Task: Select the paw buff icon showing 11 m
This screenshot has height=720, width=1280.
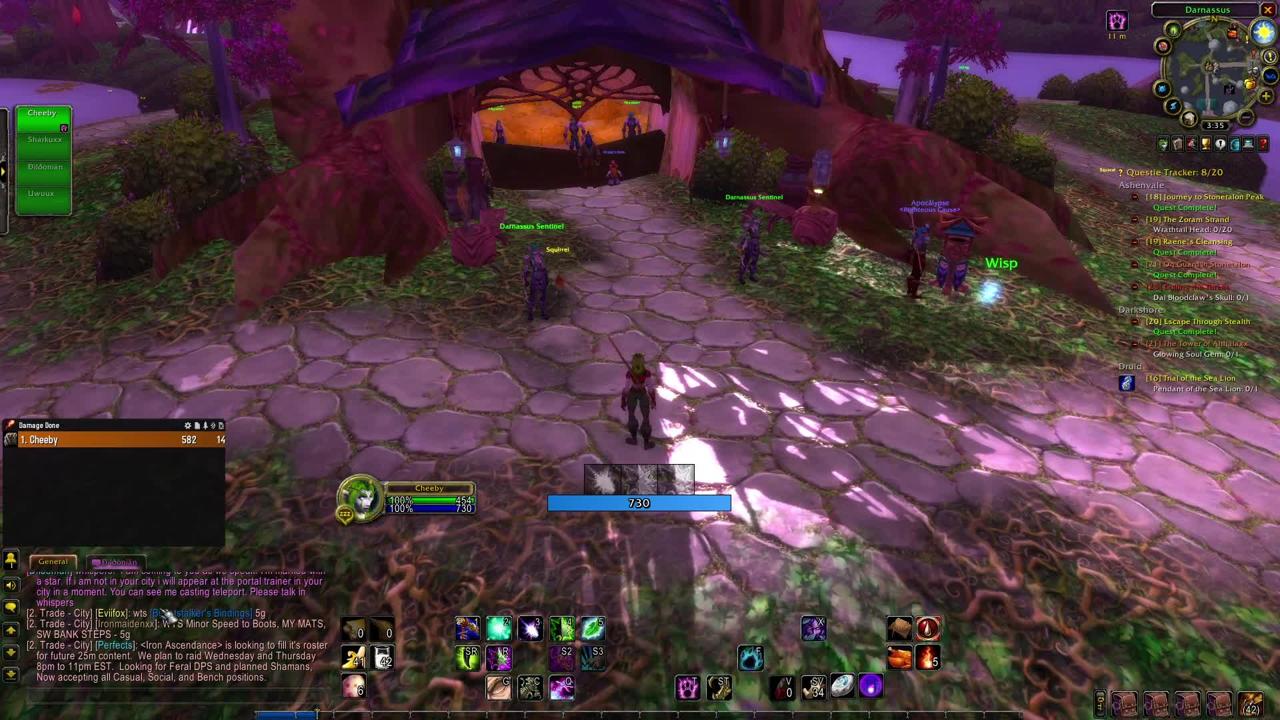Action: [x=1116, y=21]
